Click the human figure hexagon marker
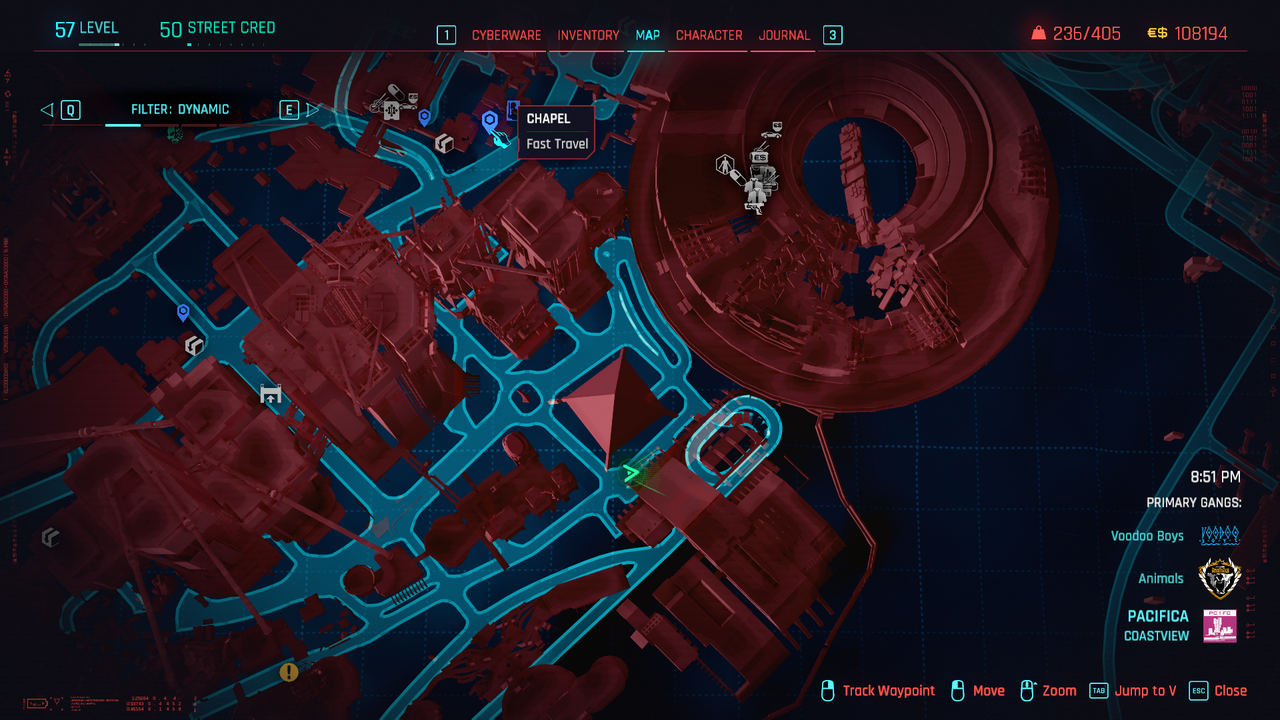This screenshot has height=720, width=1280. [x=724, y=164]
